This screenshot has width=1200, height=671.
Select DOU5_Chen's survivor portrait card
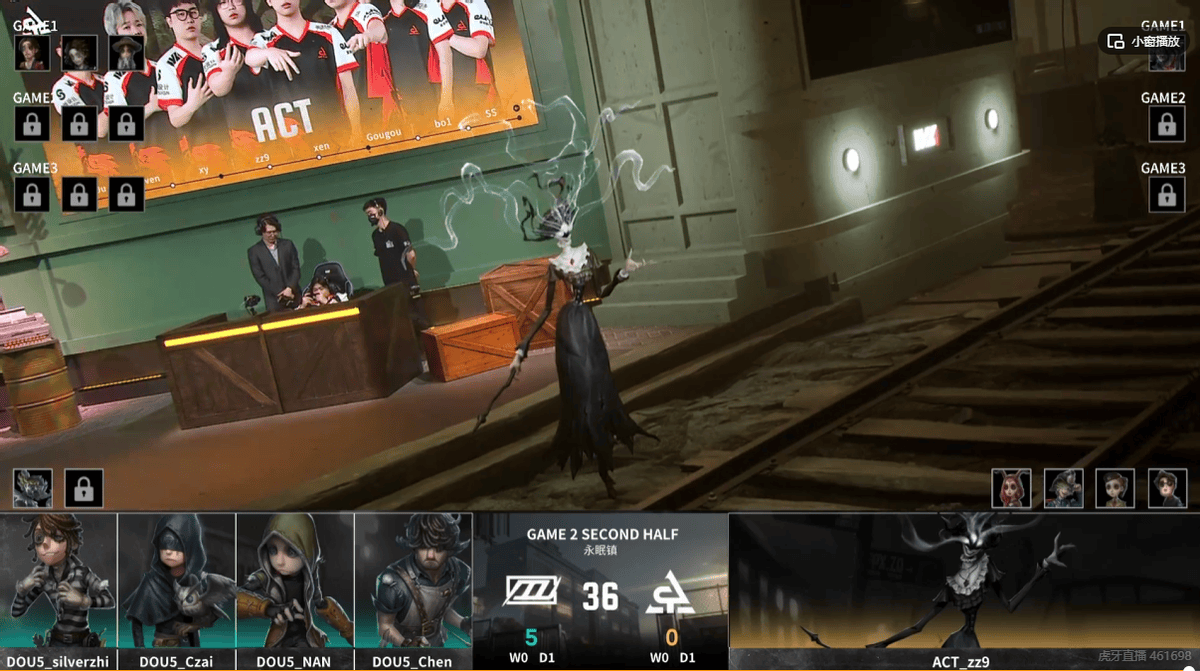point(413,582)
